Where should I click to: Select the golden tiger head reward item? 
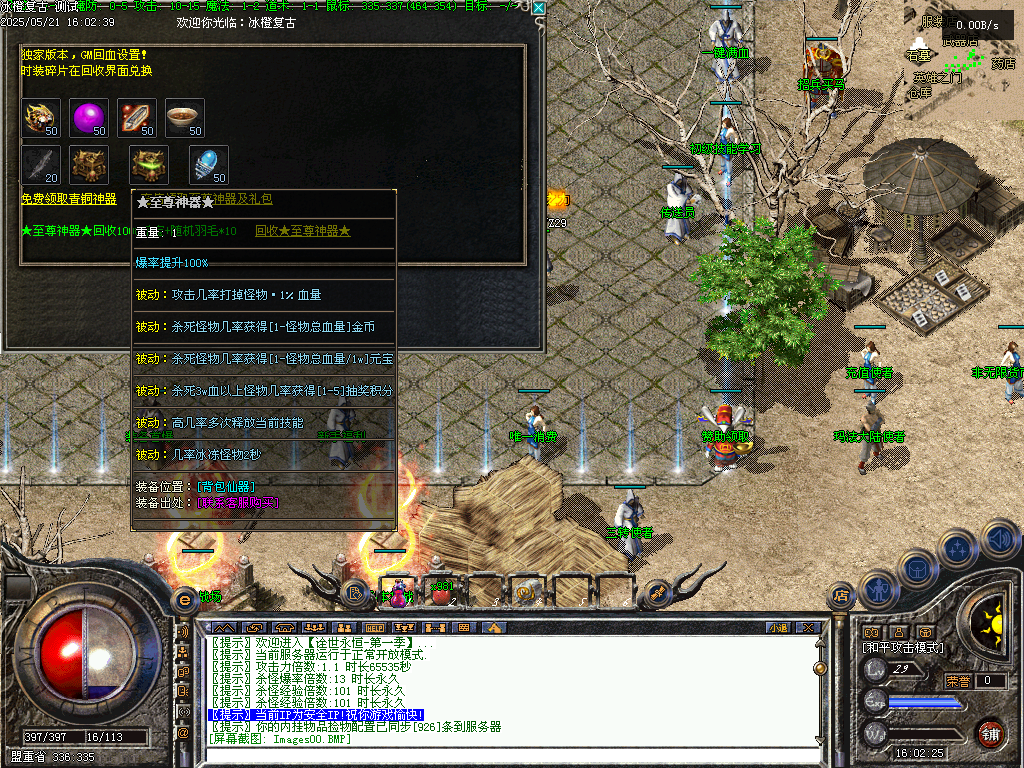(x=41, y=116)
